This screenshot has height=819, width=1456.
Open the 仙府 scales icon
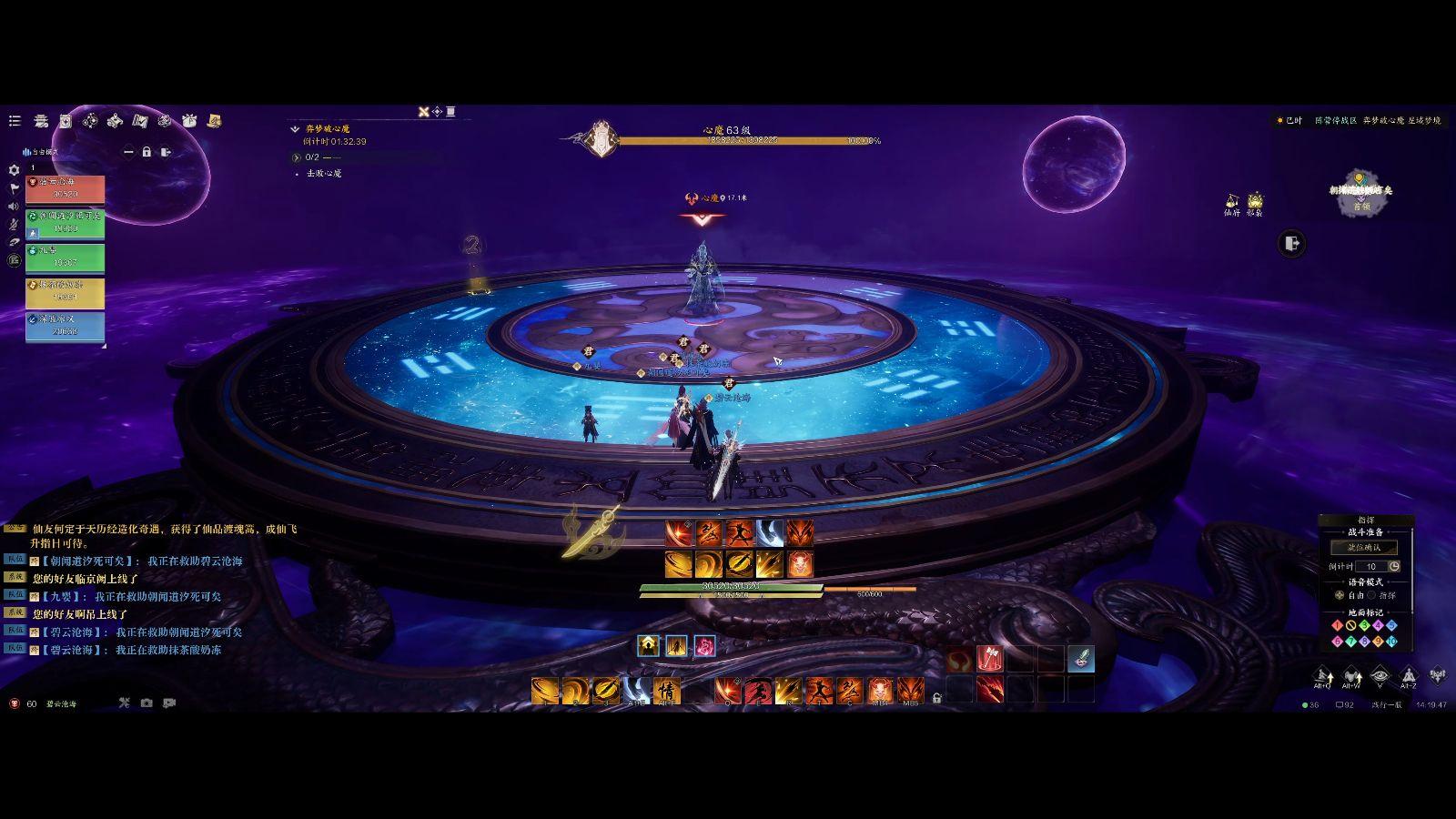point(1232,201)
